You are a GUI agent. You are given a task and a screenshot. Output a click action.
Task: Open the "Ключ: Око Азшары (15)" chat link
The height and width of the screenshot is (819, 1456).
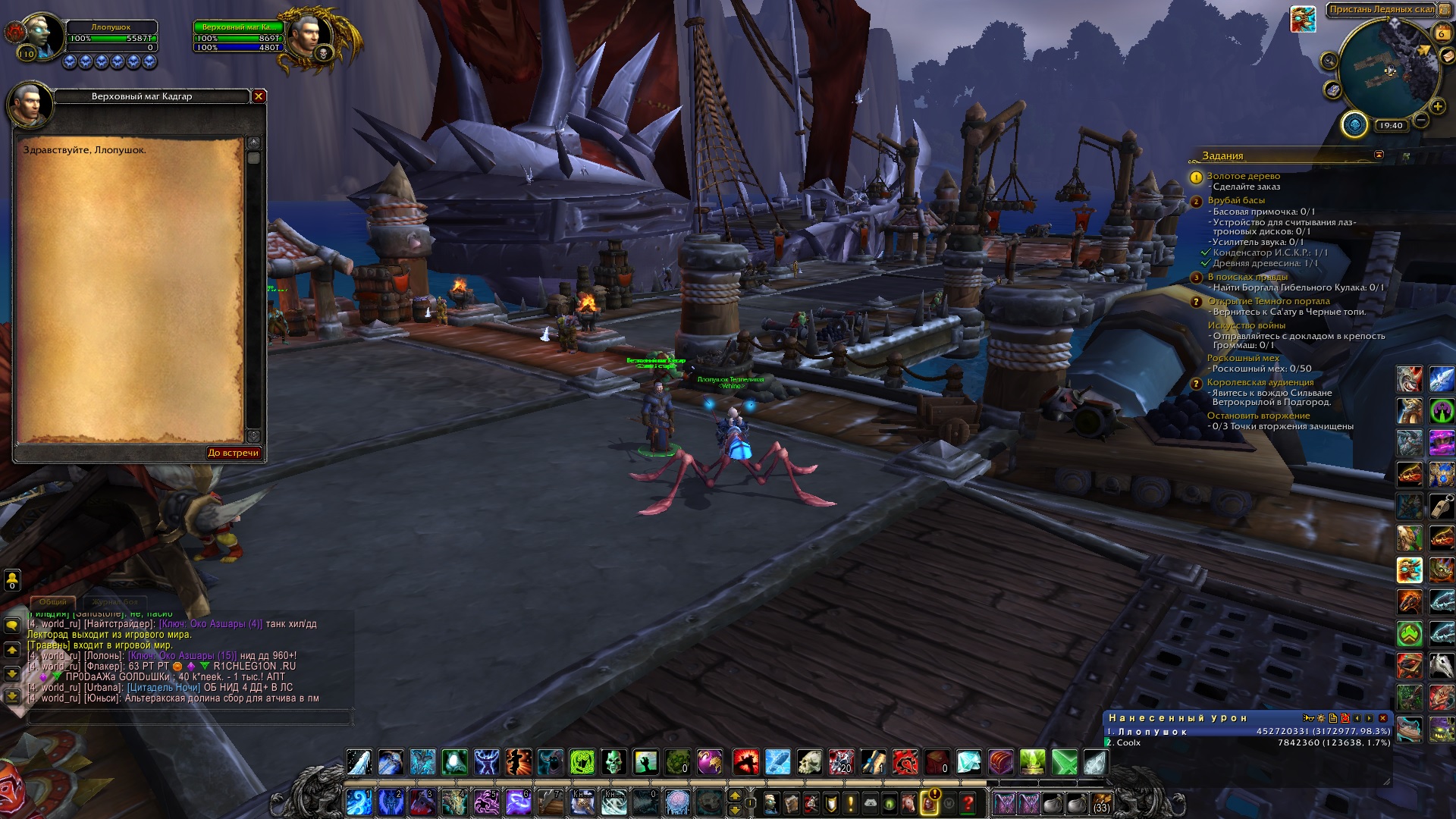coord(182,656)
